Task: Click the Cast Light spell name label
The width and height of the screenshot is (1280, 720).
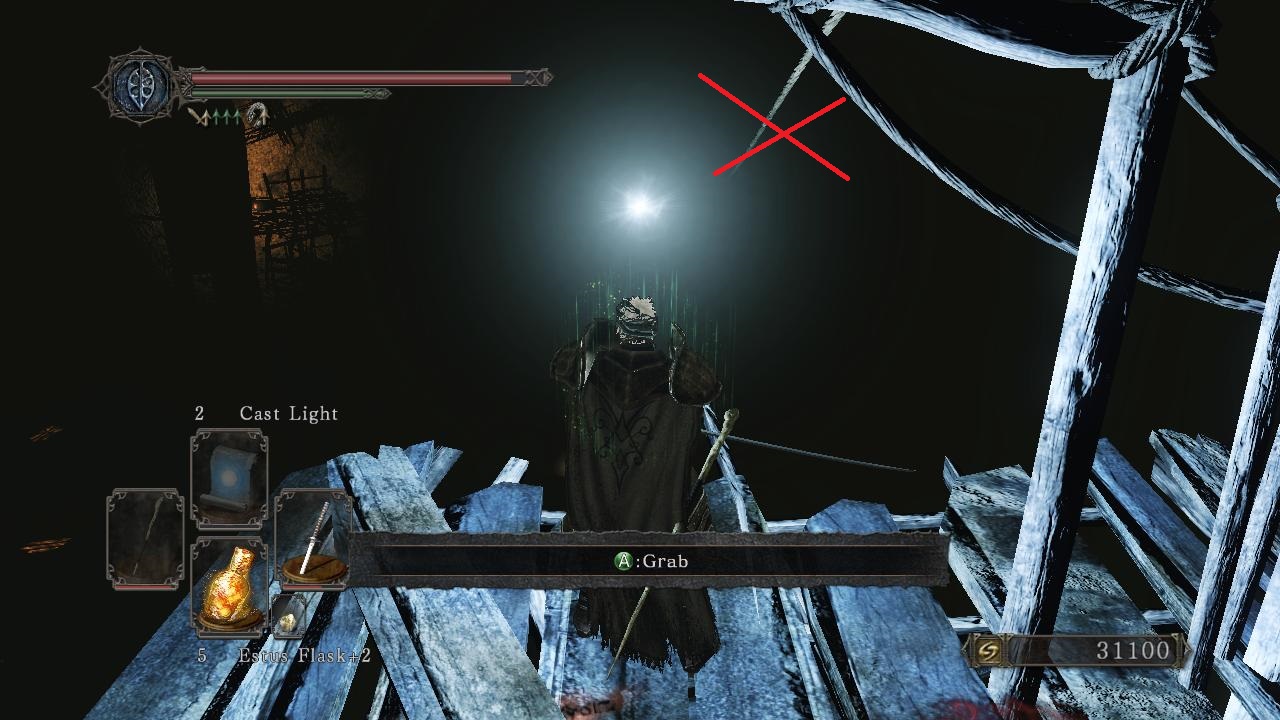Action: (288, 413)
